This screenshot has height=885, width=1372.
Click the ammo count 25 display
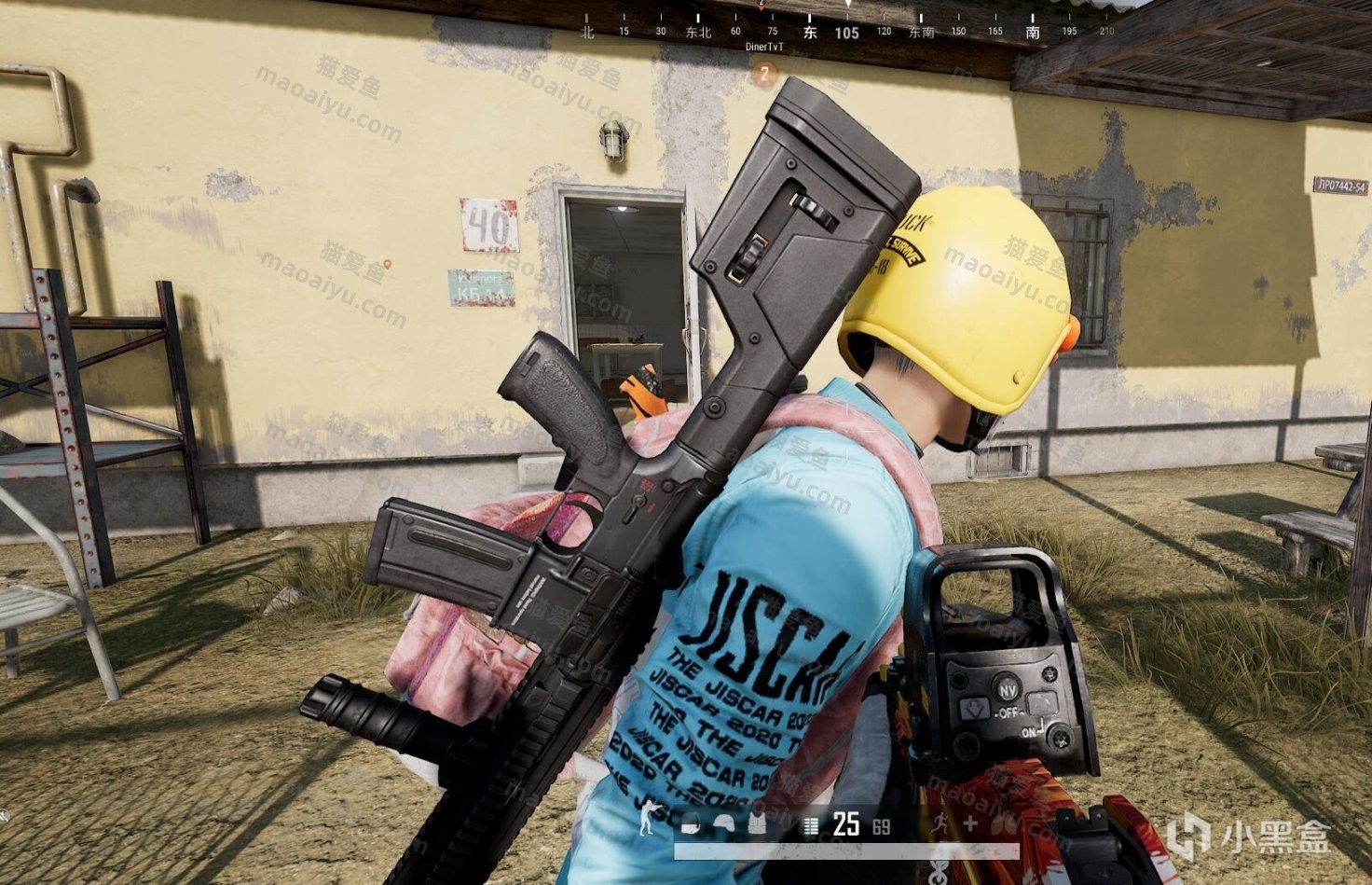[844, 823]
